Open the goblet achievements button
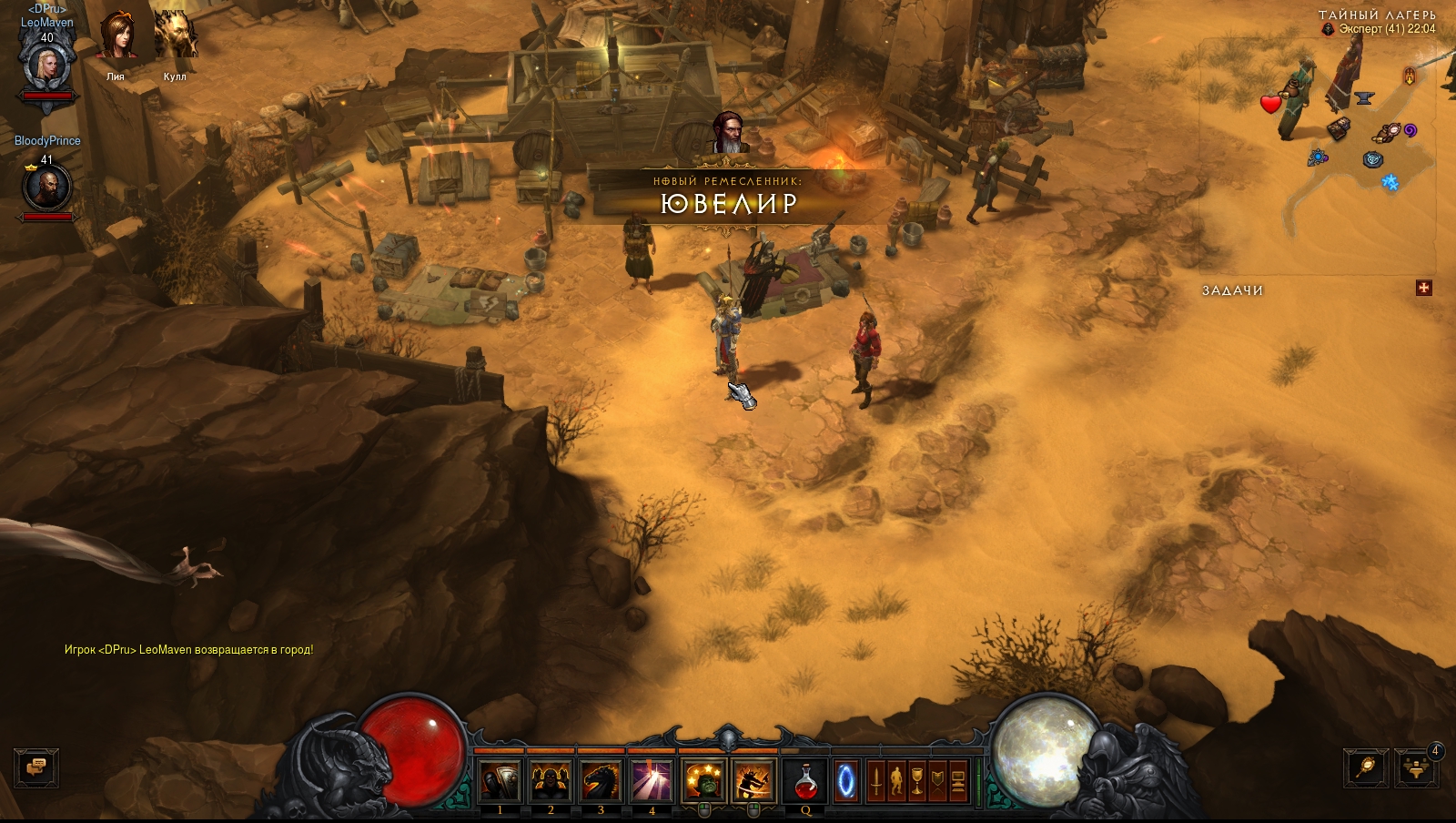Viewport: 1456px width, 823px height. coord(917,781)
